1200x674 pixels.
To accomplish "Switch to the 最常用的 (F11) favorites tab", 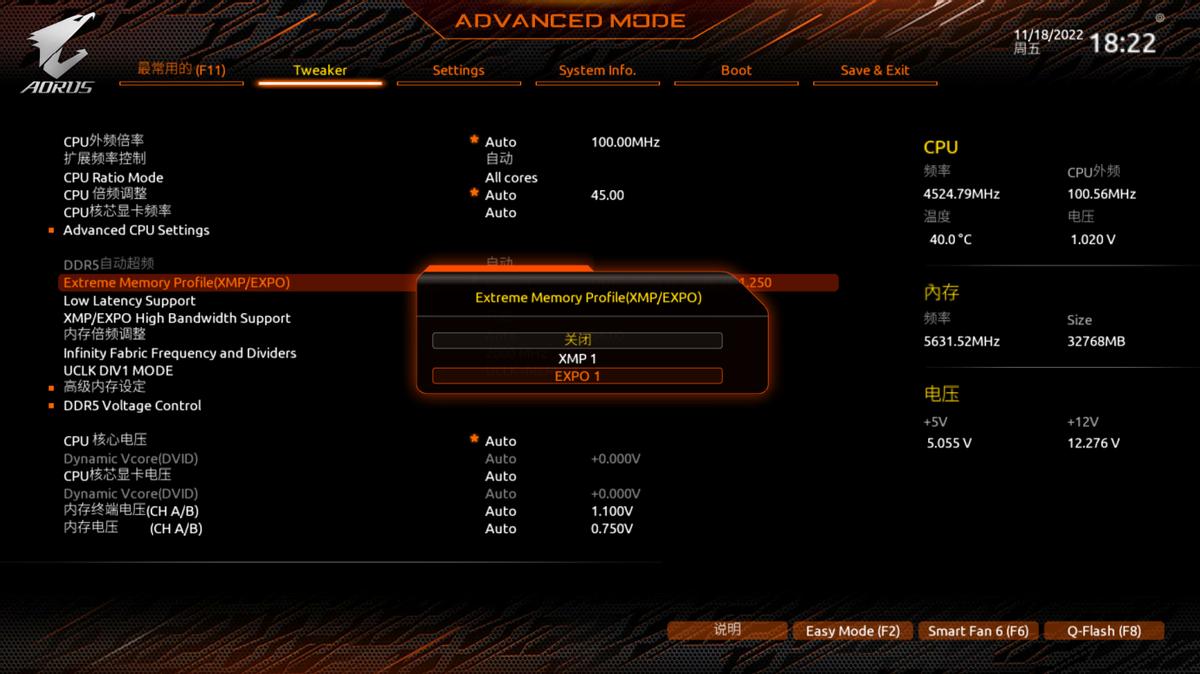I will tap(181, 69).
